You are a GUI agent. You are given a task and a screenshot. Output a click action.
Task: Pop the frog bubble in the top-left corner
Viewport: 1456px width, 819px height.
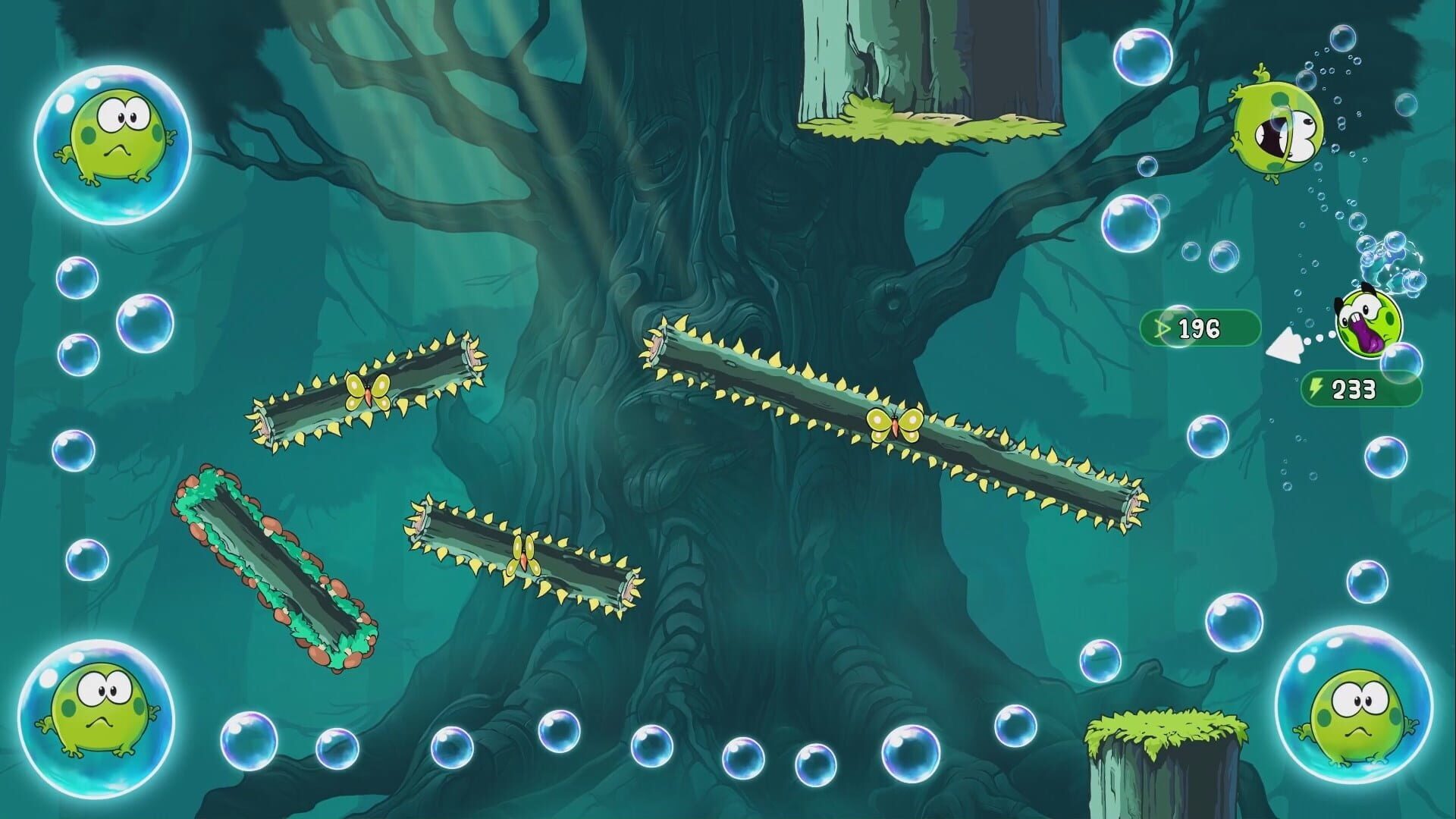coord(115,146)
